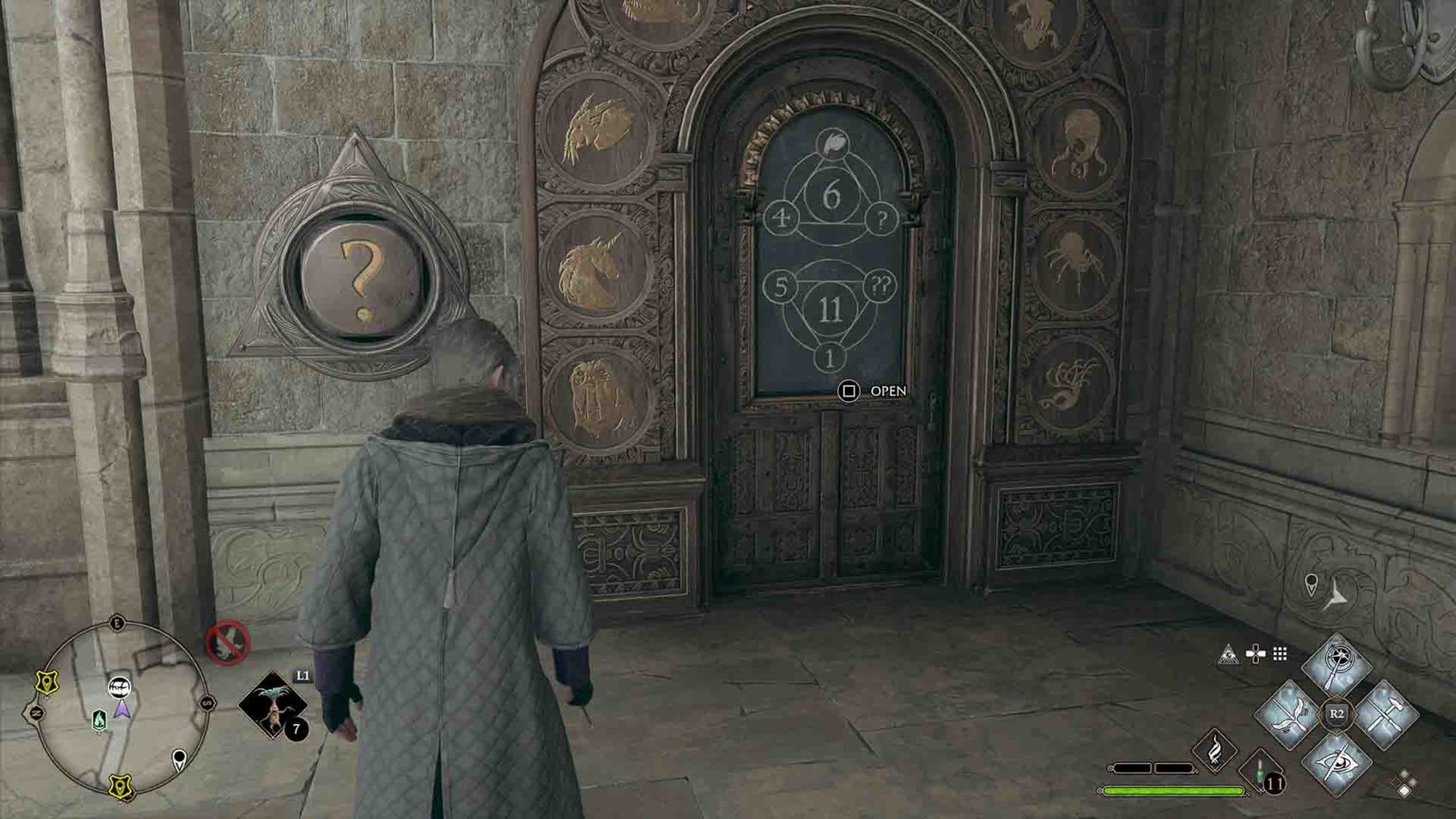
Task: Expand the spell loadout grid icon
Action: click(1279, 652)
